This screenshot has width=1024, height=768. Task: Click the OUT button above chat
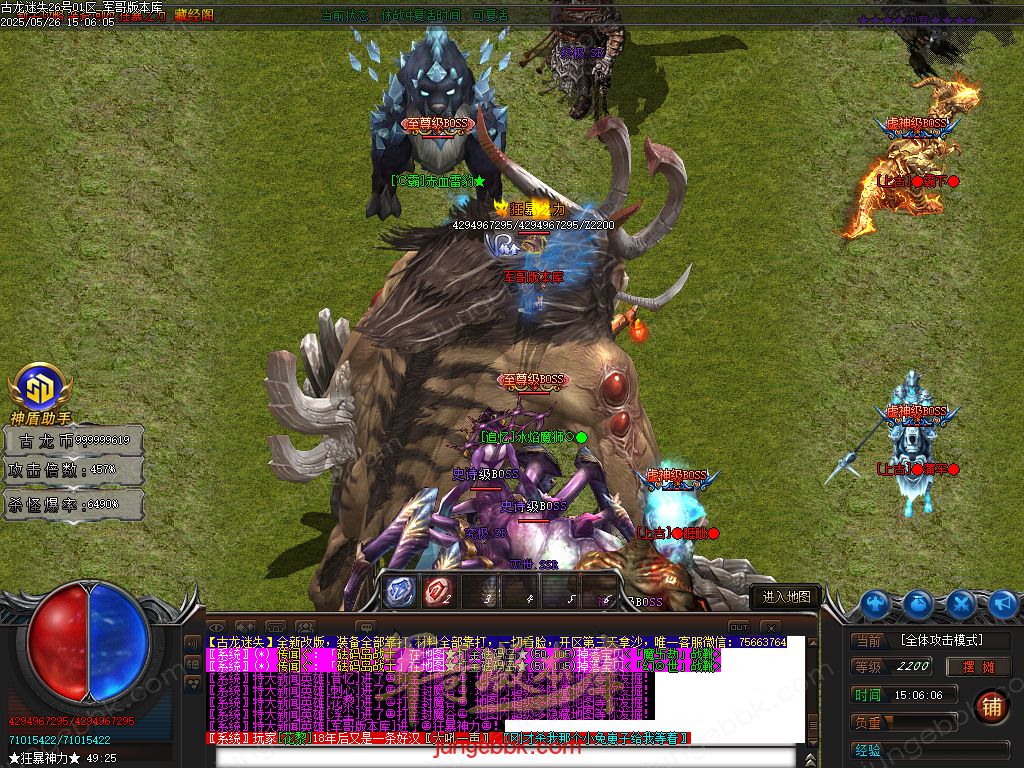pyautogui.click(x=738, y=627)
